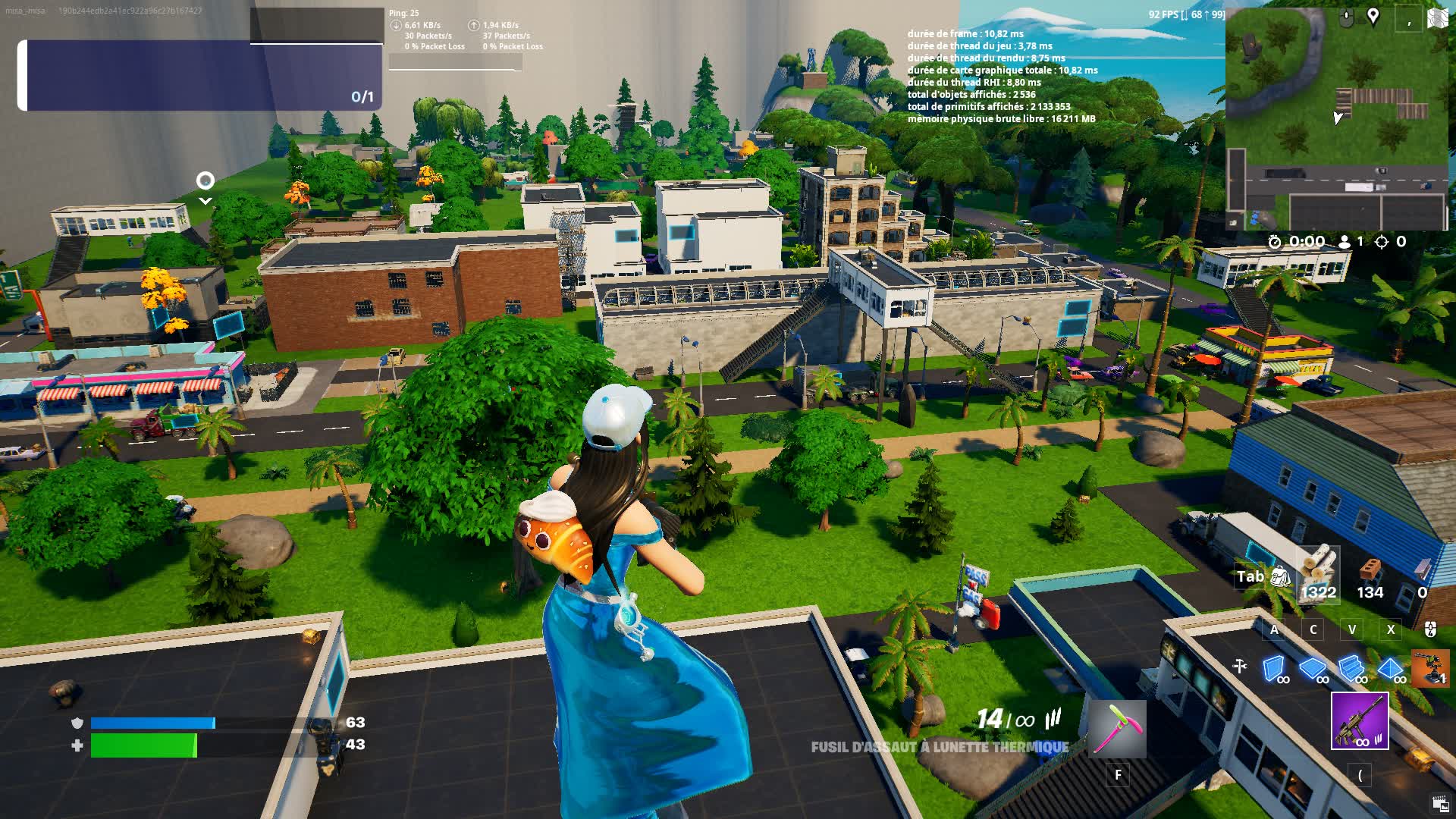Viewport: 1456px width, 819px height.
Task: Select the wall build piece
Action: click(1273, 669)
